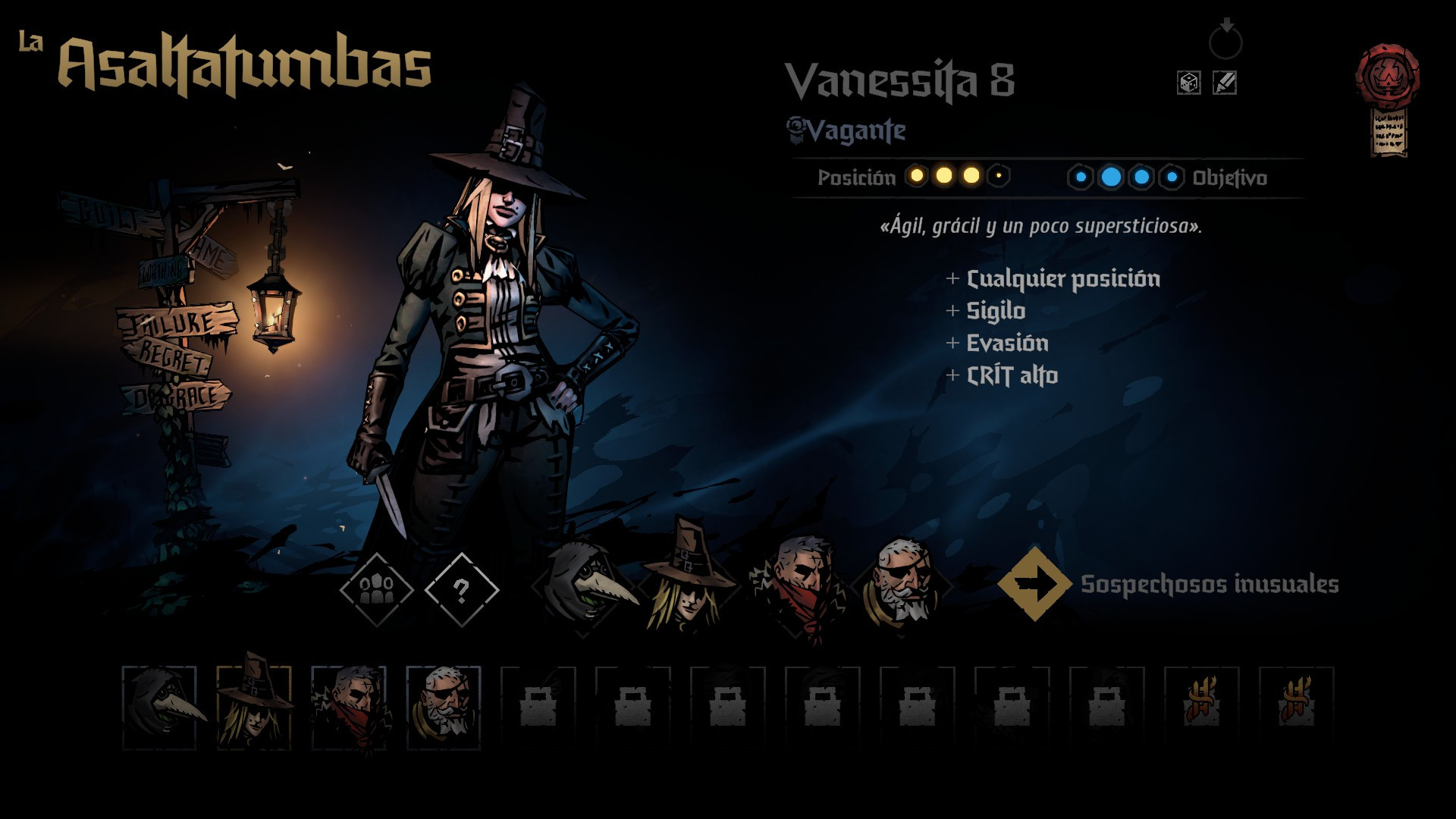
Task: Pick the red-scarfed Highwayman in the party lineup
Action: coord(799,585)
